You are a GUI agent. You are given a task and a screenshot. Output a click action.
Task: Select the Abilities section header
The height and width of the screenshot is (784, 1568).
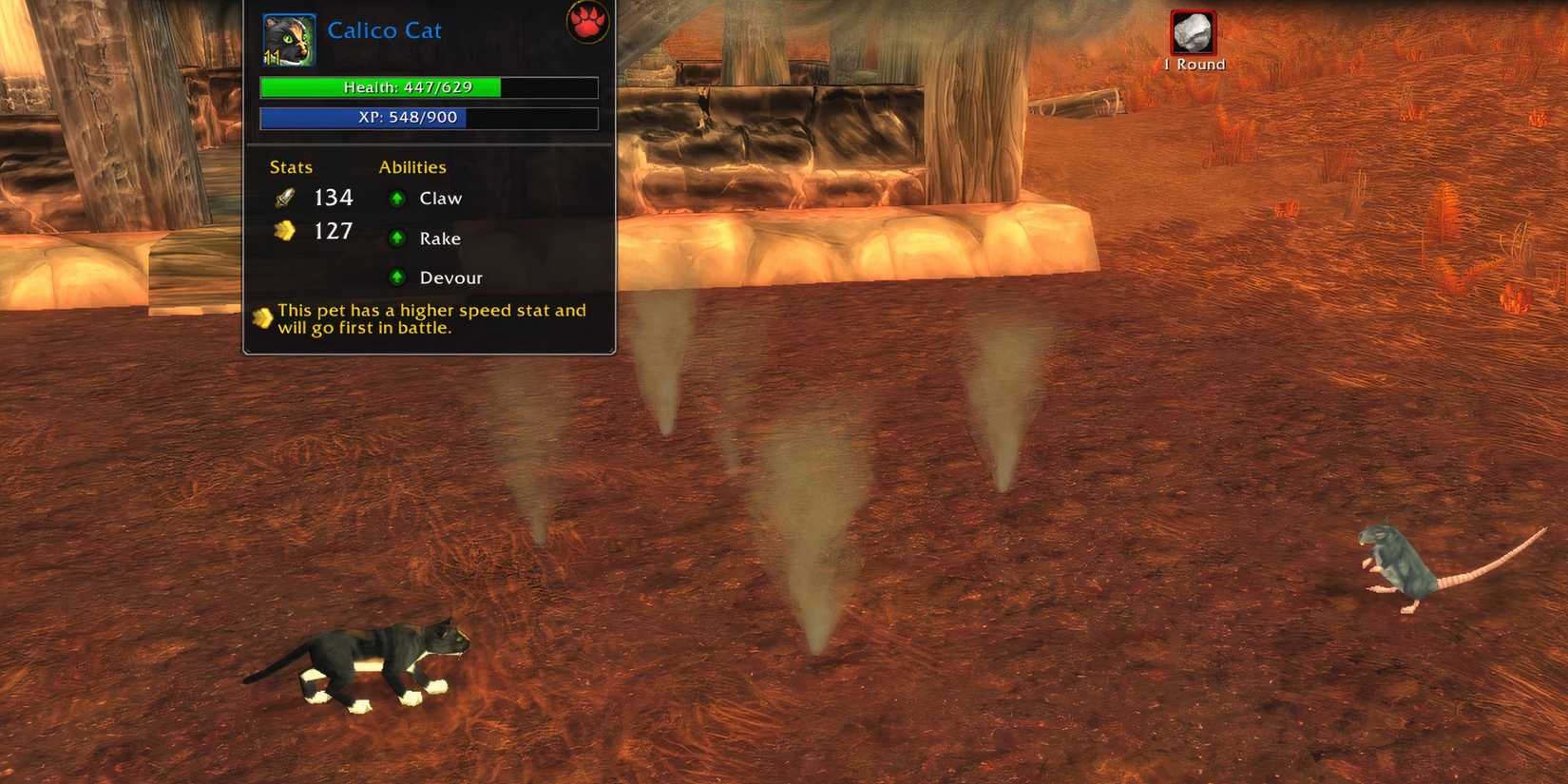411,167
